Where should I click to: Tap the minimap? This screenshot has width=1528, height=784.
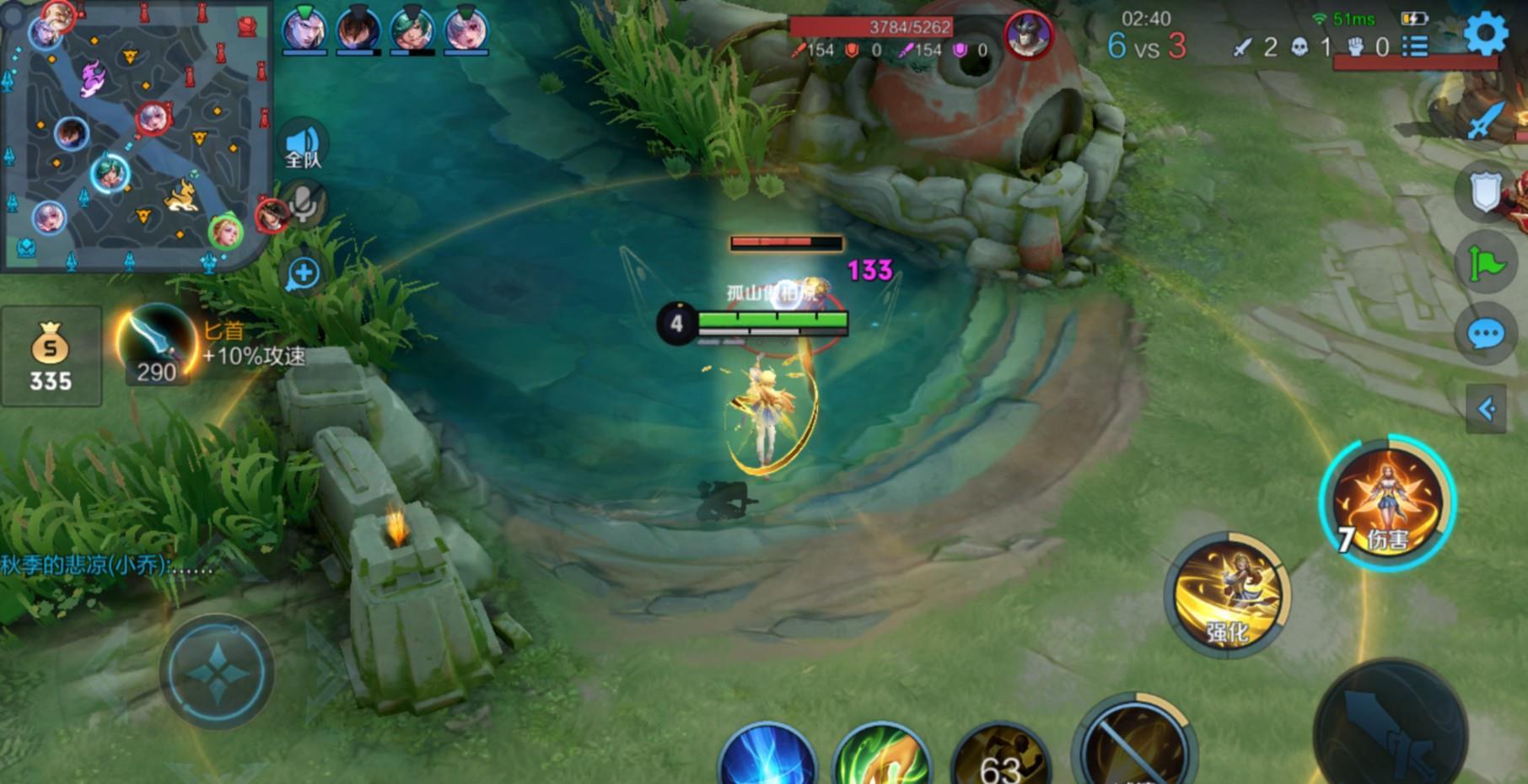click(135, 135)
